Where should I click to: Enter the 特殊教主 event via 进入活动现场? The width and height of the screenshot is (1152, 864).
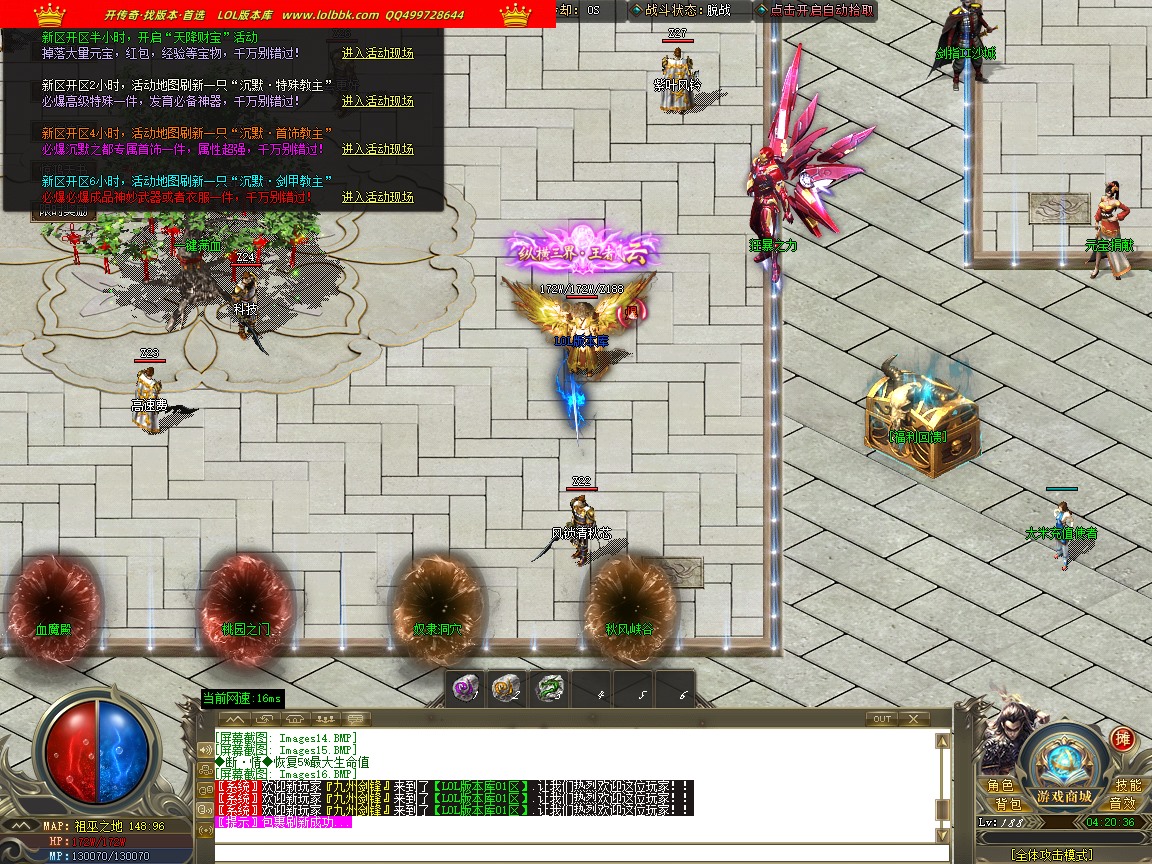[377, 101]
